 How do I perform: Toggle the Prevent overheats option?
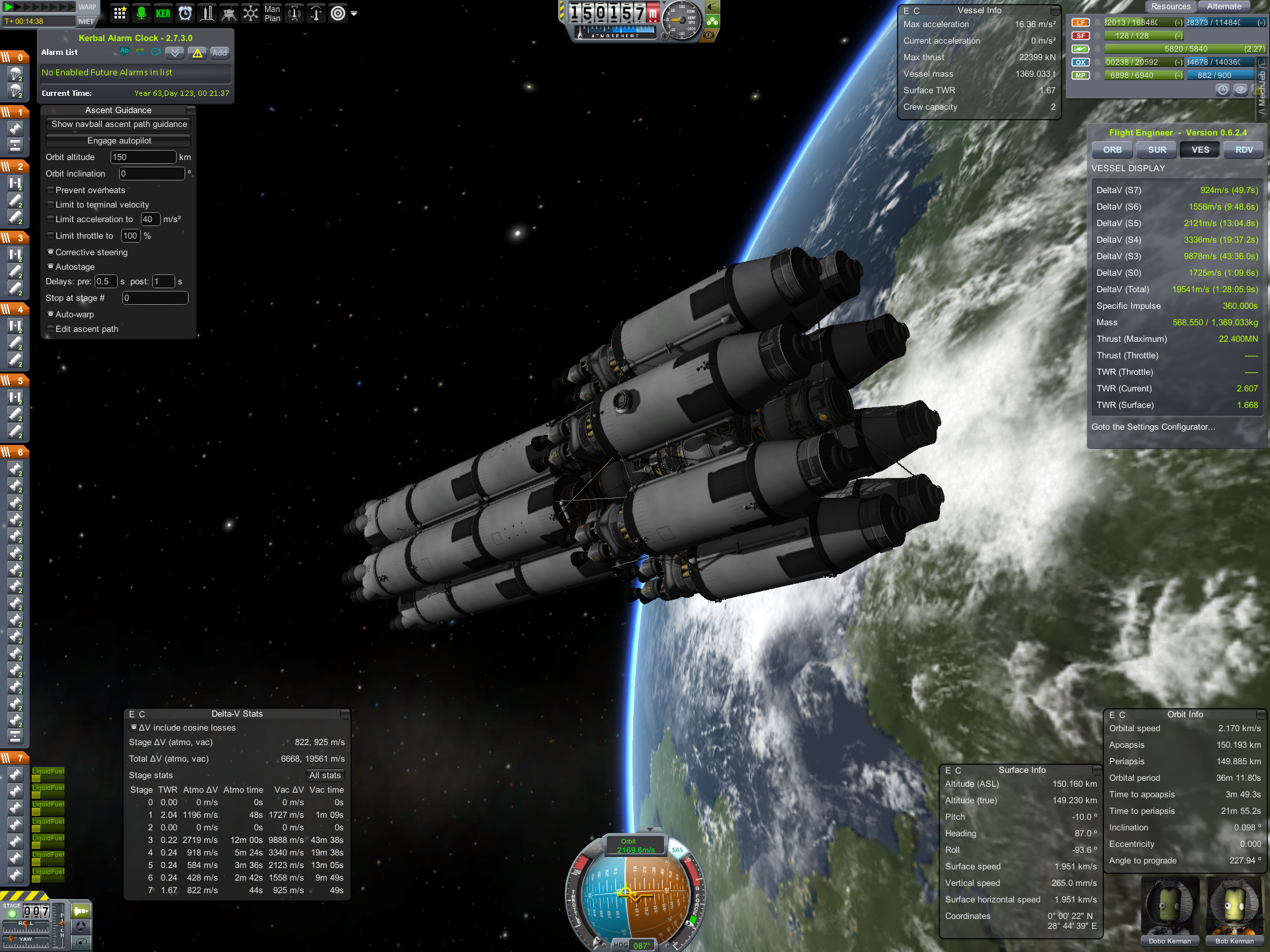coord(51,190)
